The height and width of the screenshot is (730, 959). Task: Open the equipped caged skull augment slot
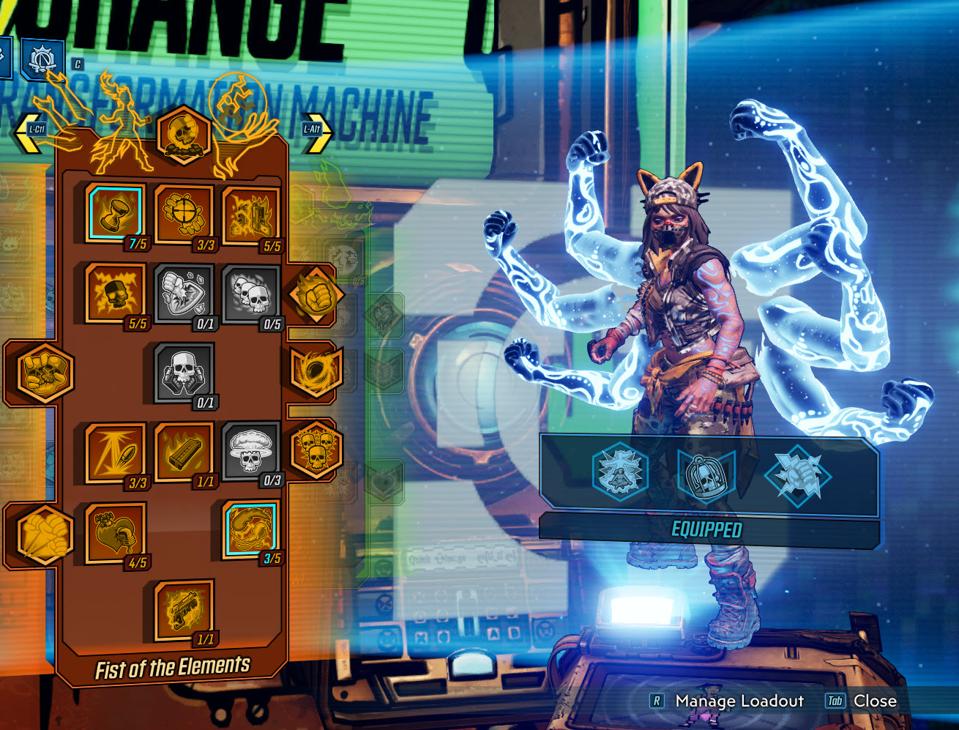(x=707, y=473)
